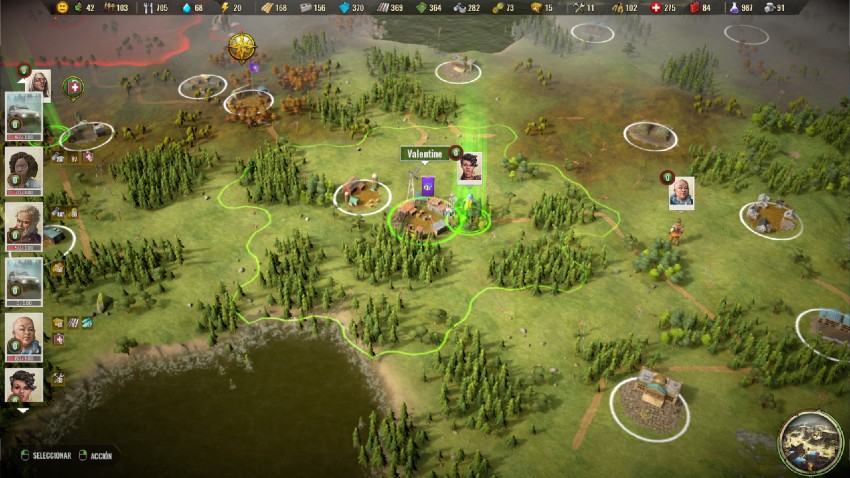Click the red medical cross map marker
Viewport: 850px width, 478px height.
74,88
